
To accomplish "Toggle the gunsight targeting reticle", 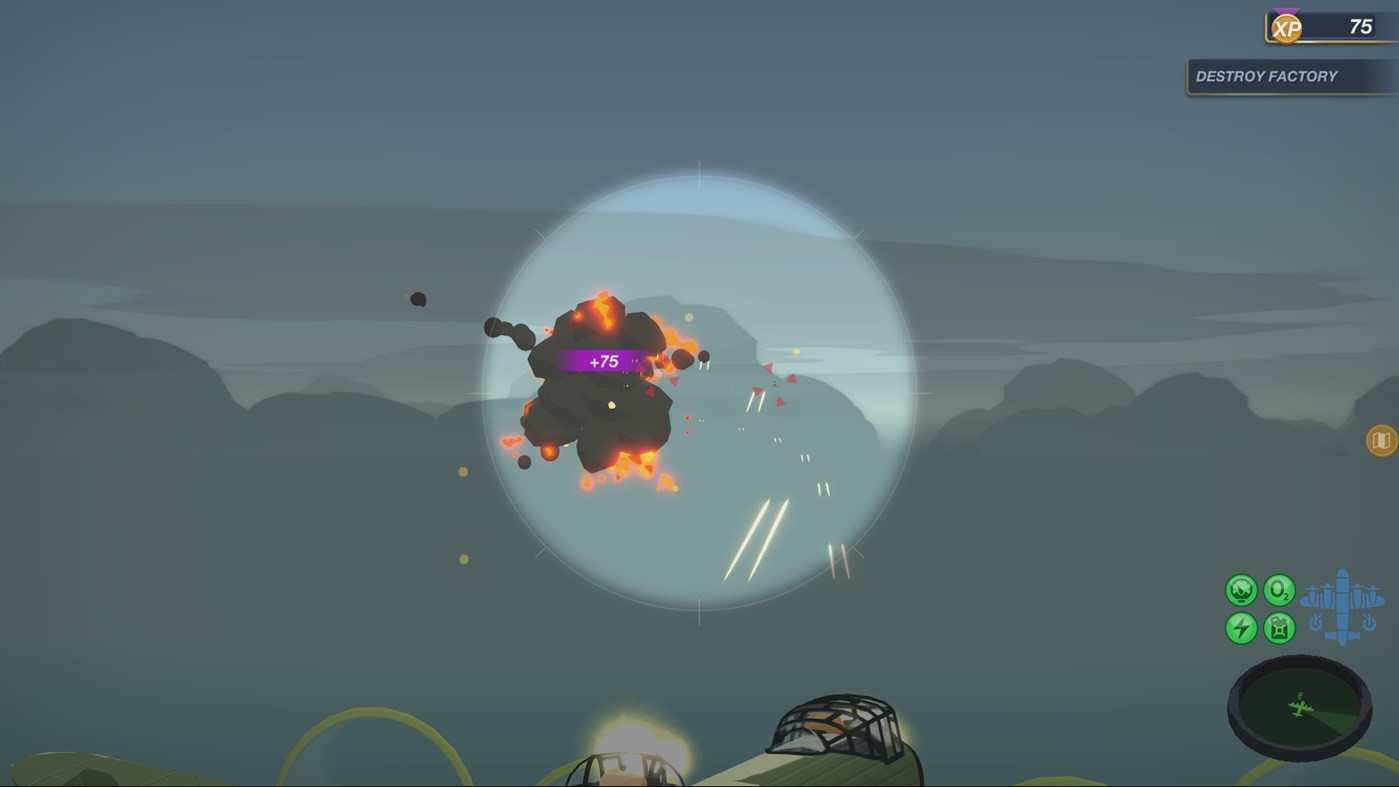I will (700, 380).
